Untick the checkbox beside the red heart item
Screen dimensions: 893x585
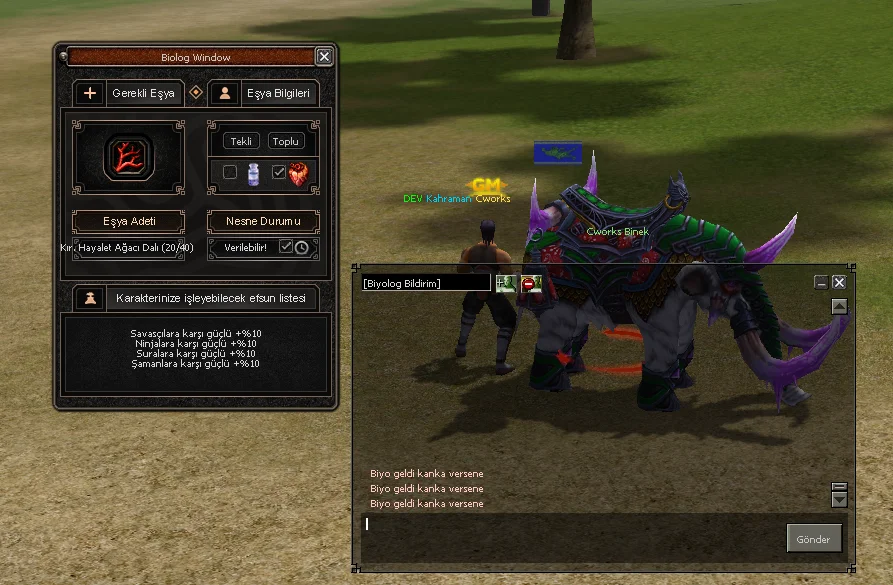(x=279, y=173)
